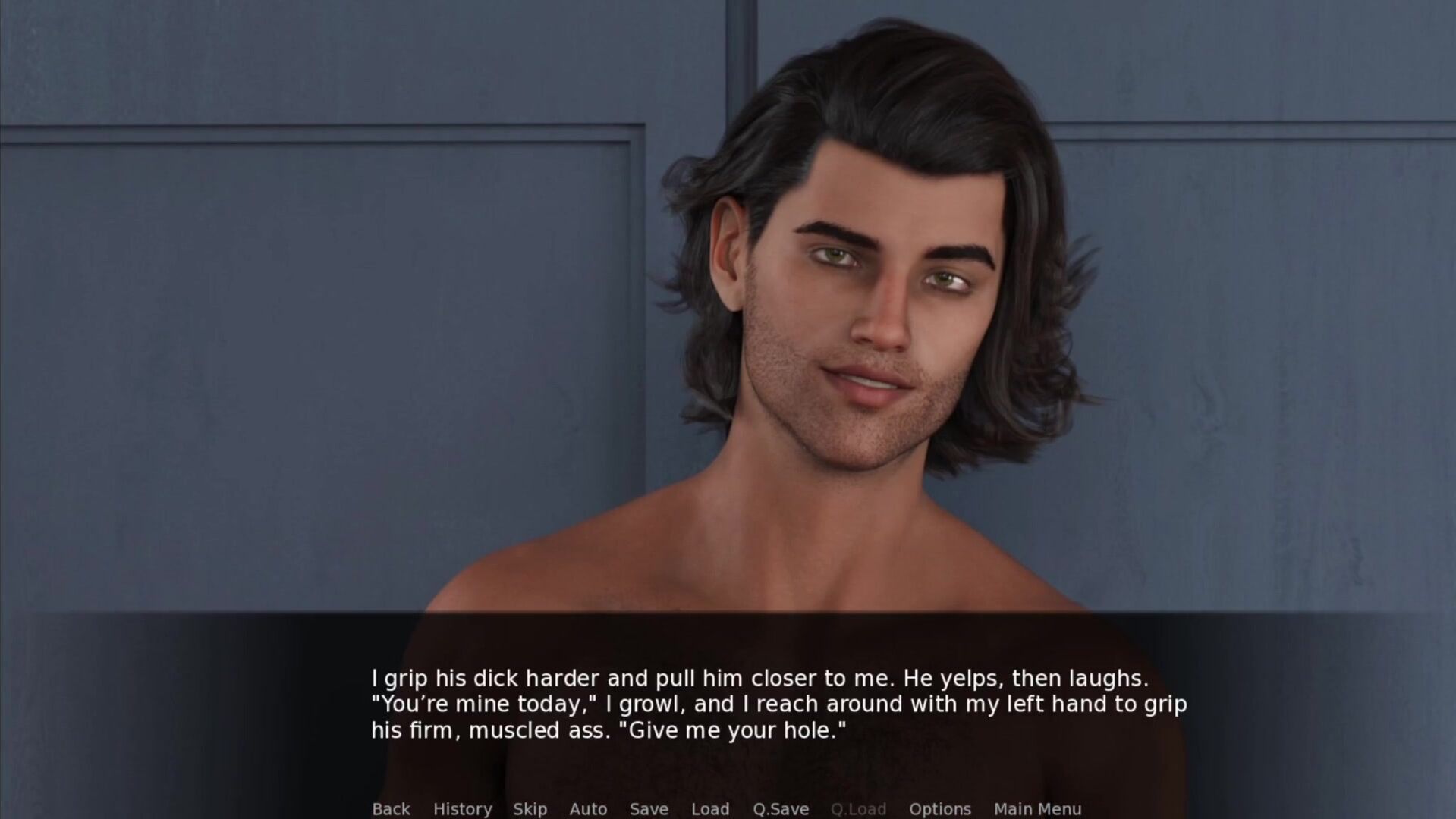Viewport: 1456px width, 819px height.
Task: Return to the Main Menu
Action: click(1037, 808)
